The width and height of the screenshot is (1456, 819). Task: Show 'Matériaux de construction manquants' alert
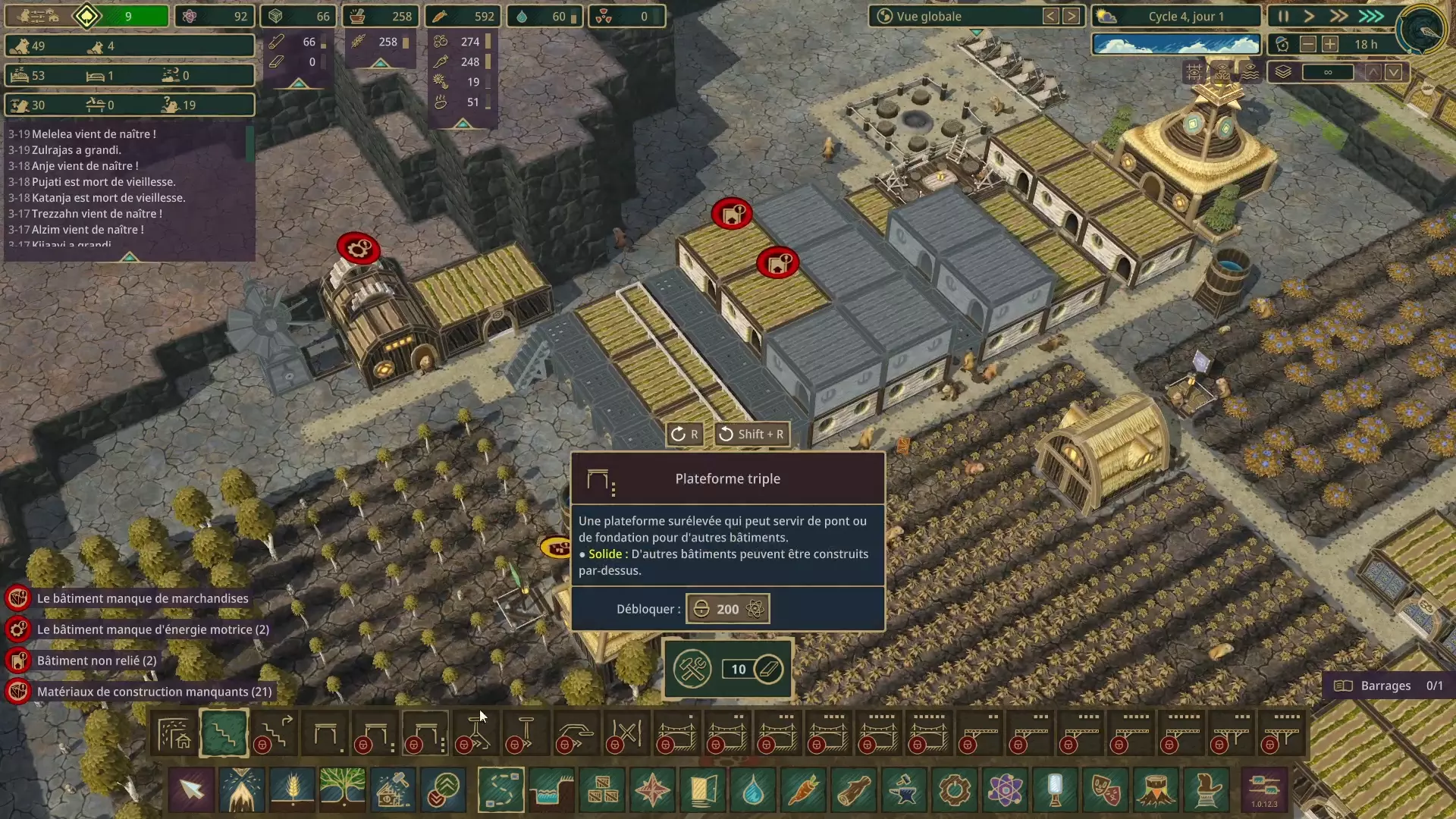pos(154,692)
